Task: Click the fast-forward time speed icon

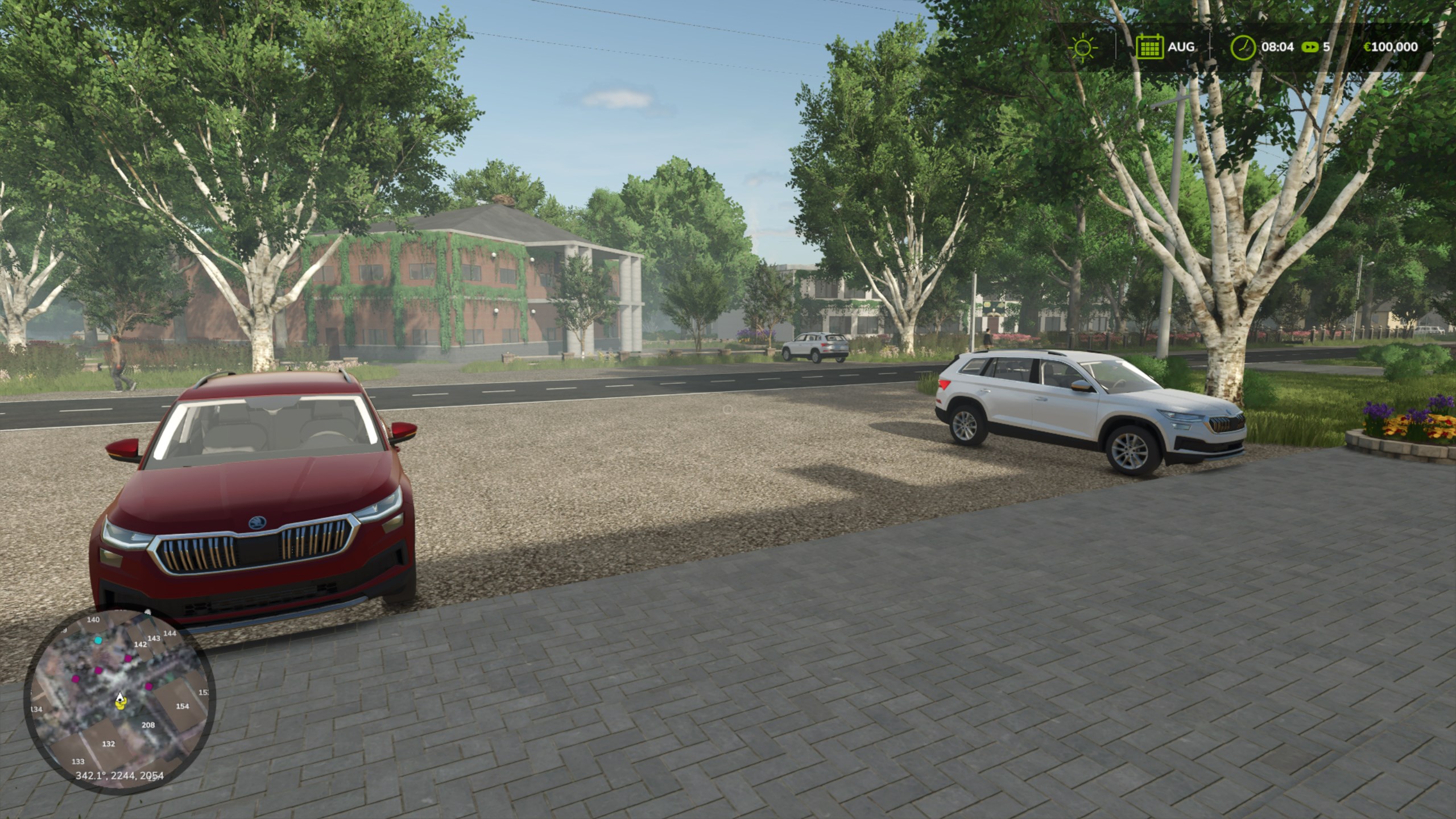Action: click(1310, 47)
